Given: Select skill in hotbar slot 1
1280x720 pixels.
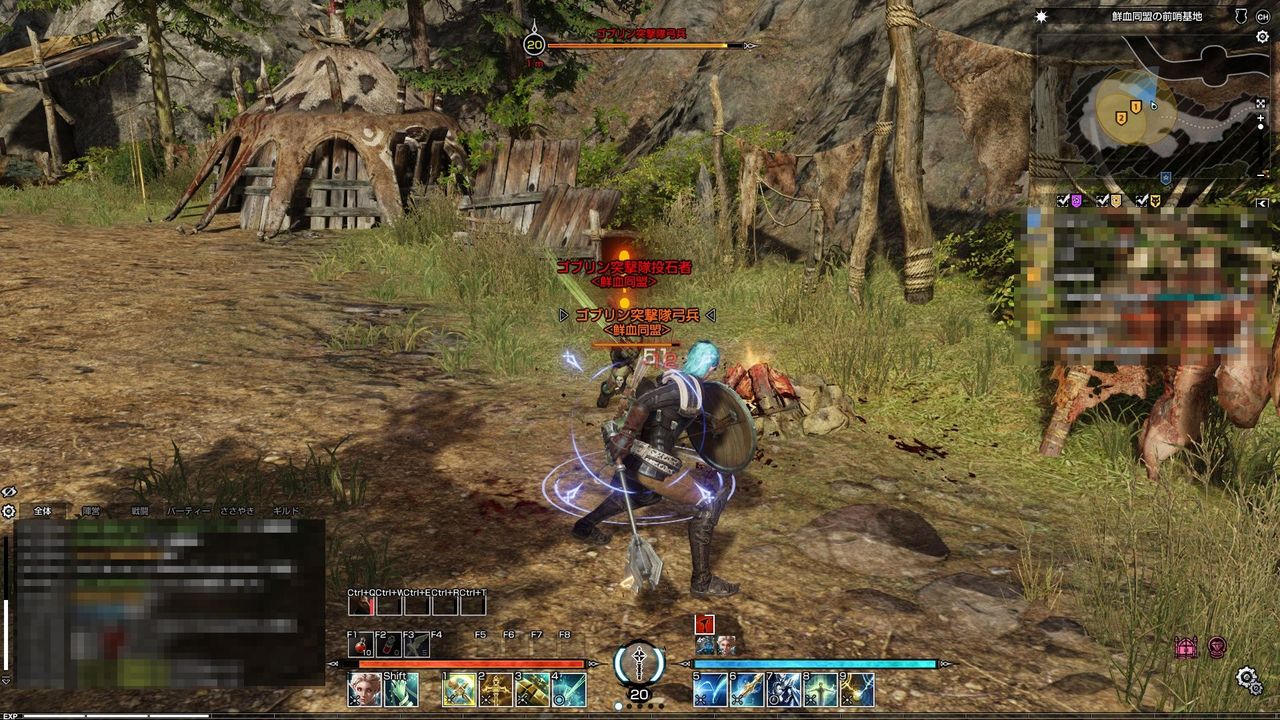Looking at the screenshot, I should 459,689.
